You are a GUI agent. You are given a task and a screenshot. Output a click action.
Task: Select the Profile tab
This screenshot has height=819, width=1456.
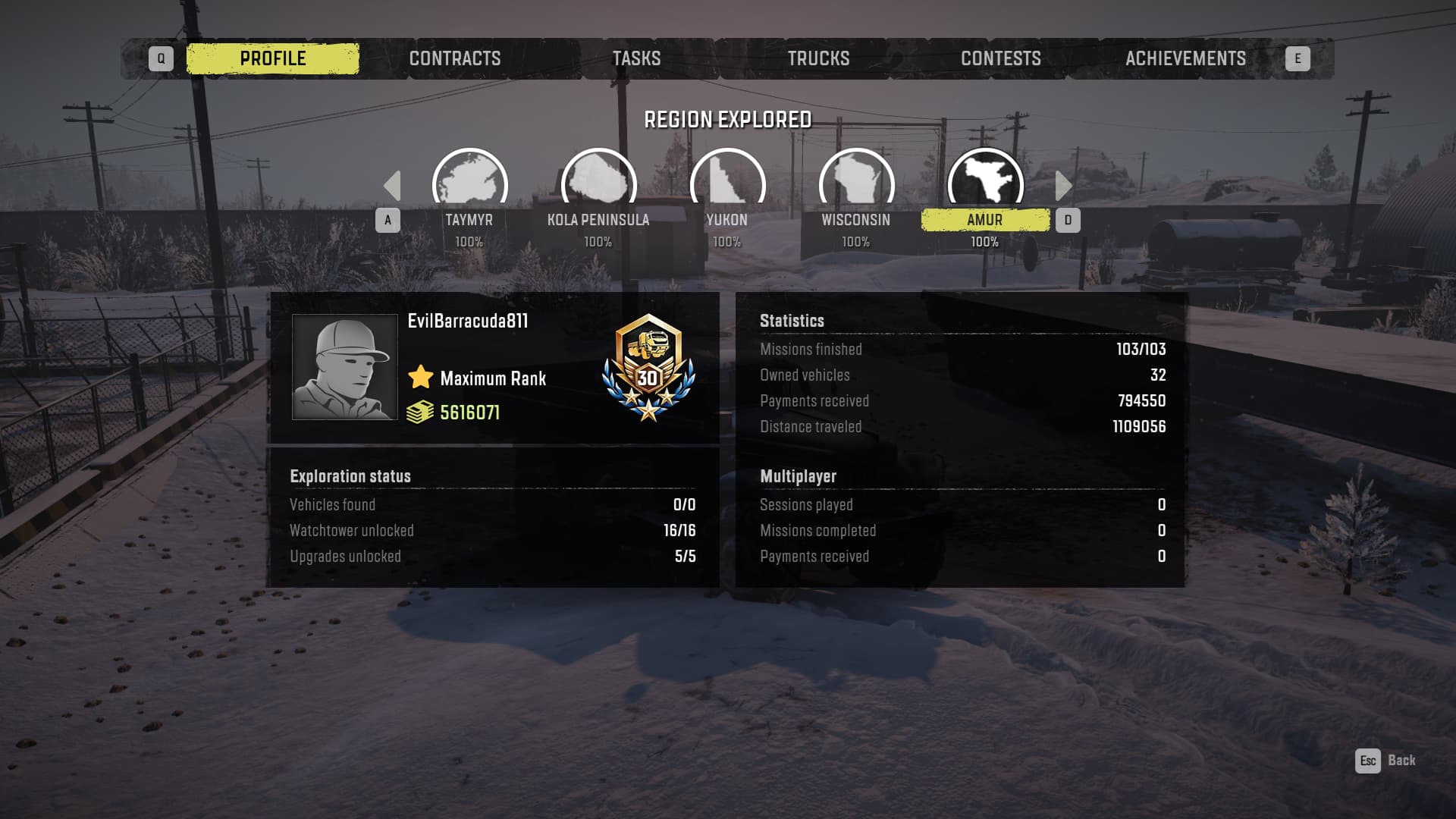click(273, 58)
